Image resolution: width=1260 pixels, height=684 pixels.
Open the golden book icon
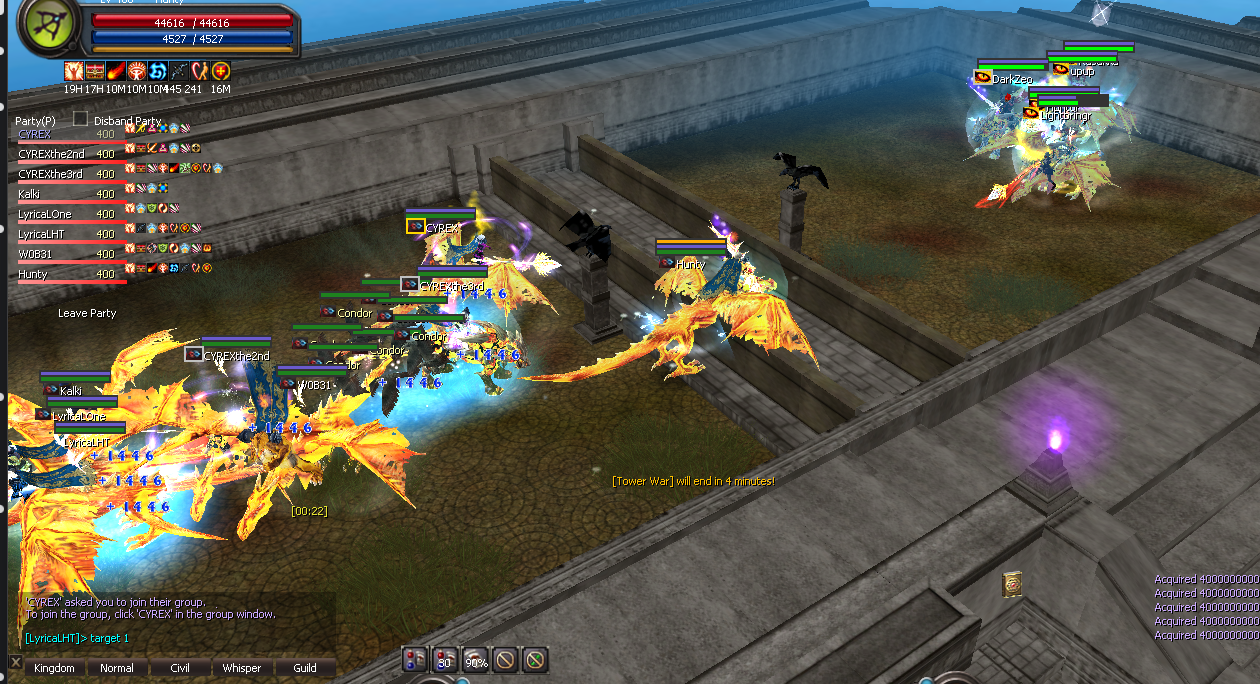[x=1012, y=584]
